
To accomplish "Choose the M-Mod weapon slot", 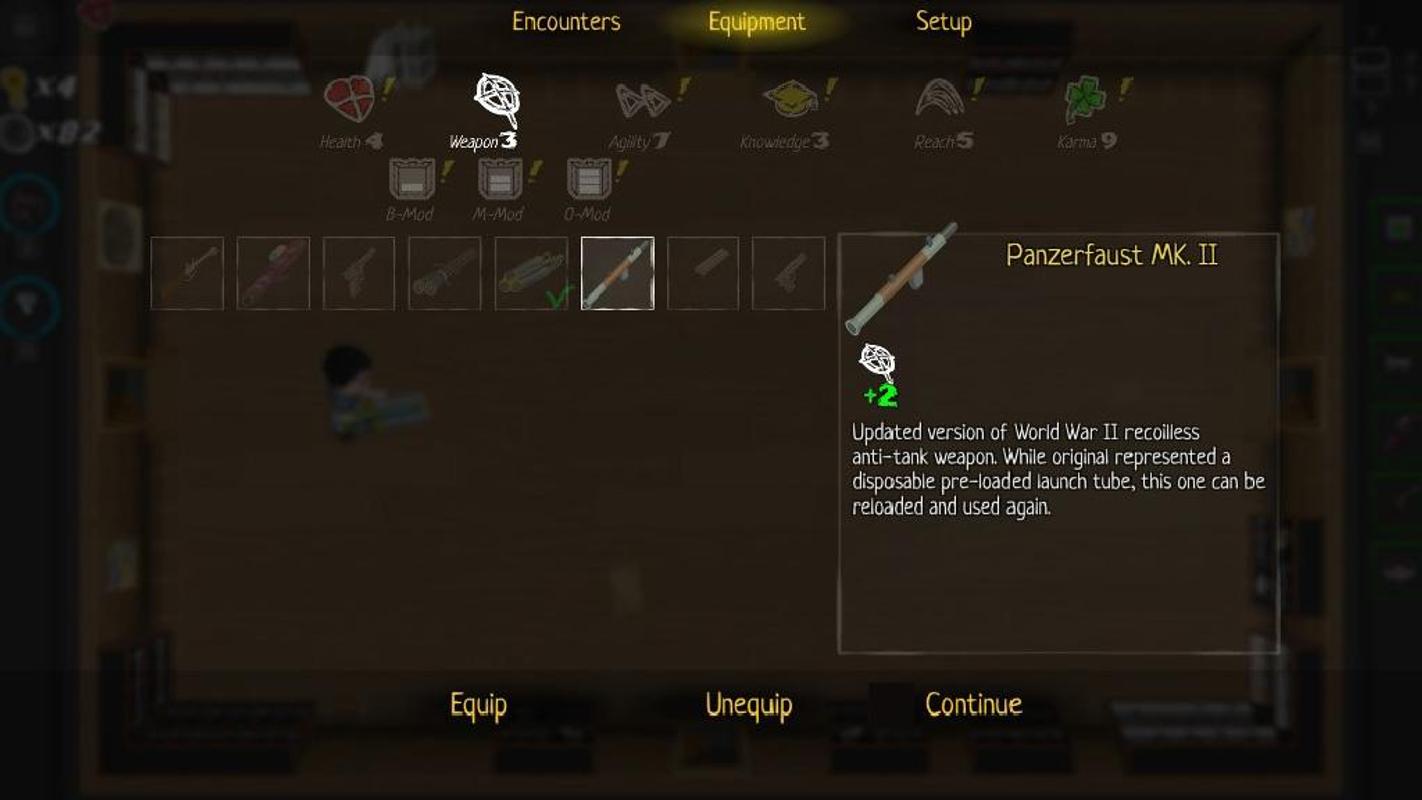I will (x=499, y=181).
